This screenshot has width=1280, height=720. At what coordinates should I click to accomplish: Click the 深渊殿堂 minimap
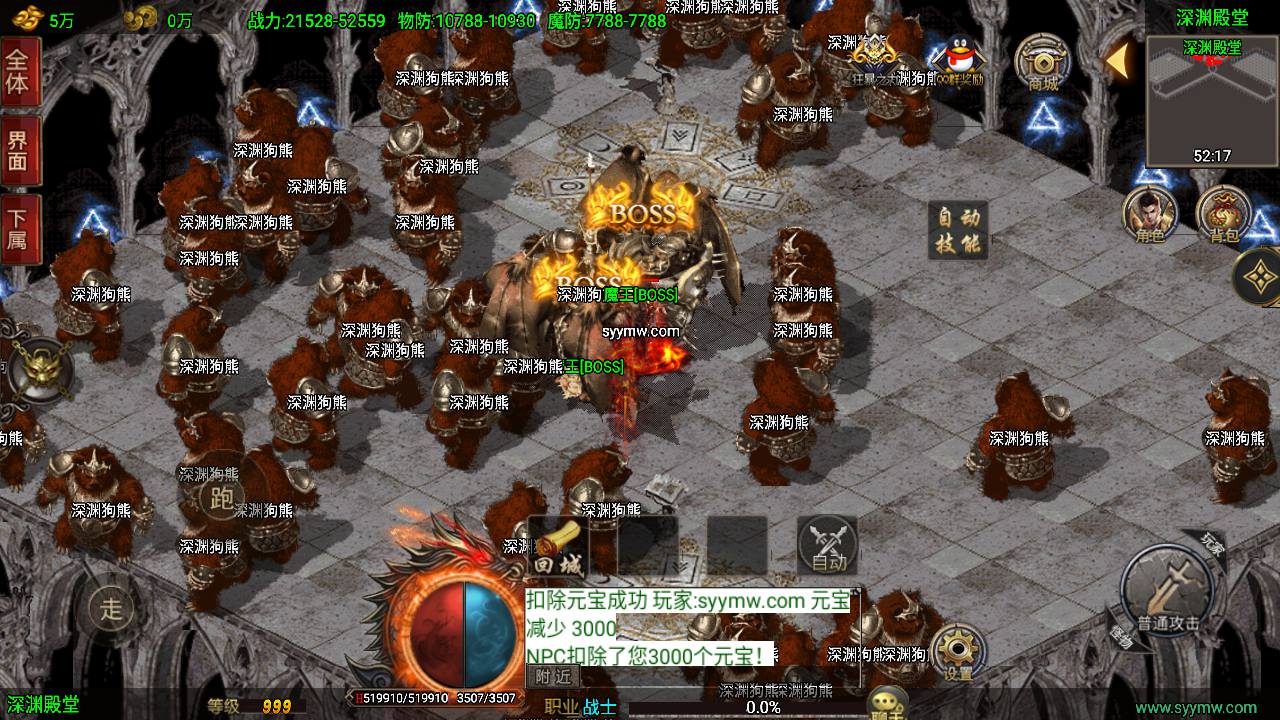coord(1212,100)
